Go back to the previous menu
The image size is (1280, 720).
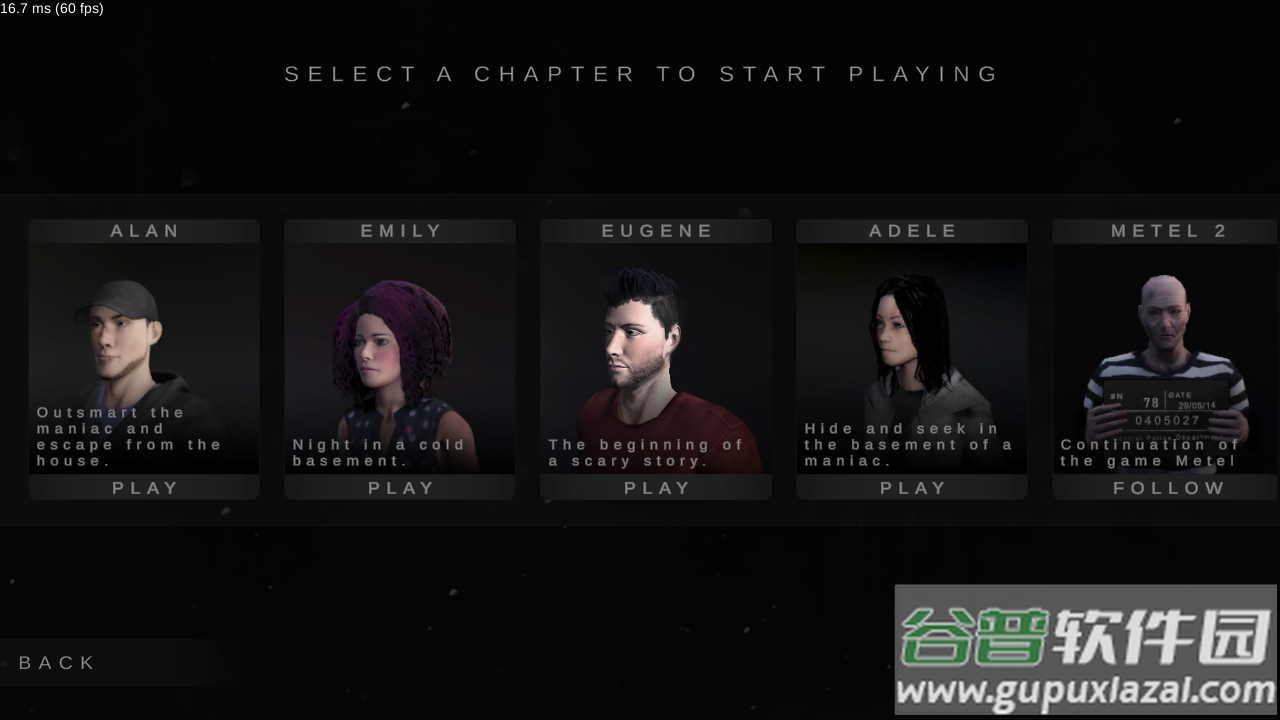pos(58,663)
